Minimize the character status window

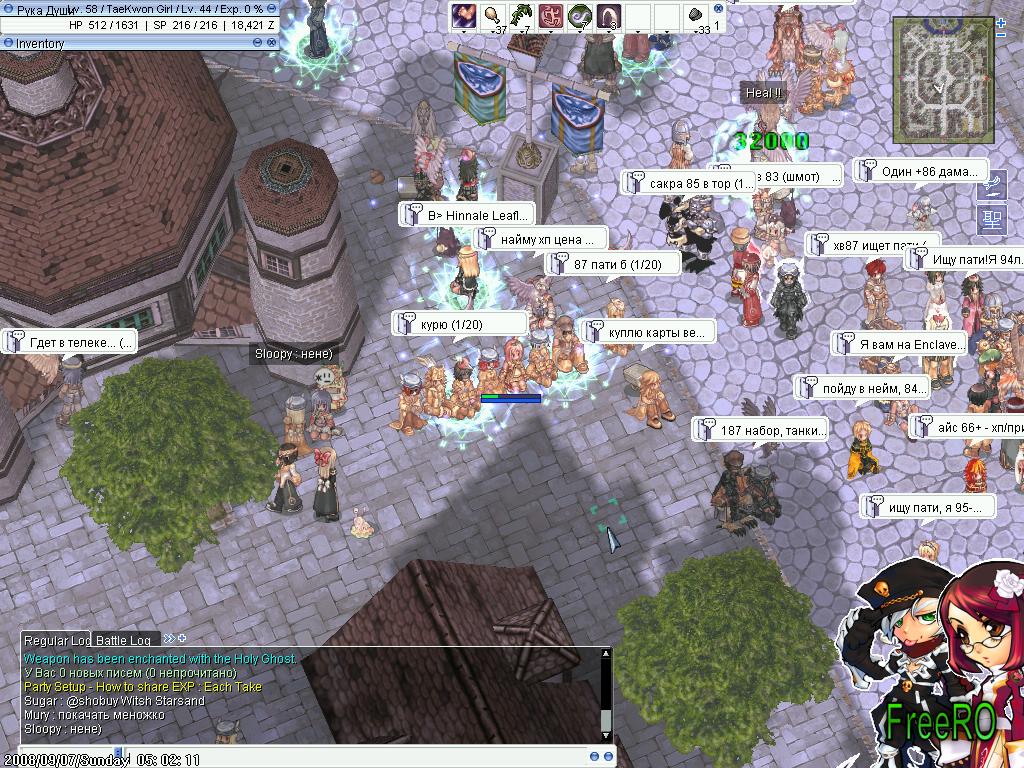point(272,8)
